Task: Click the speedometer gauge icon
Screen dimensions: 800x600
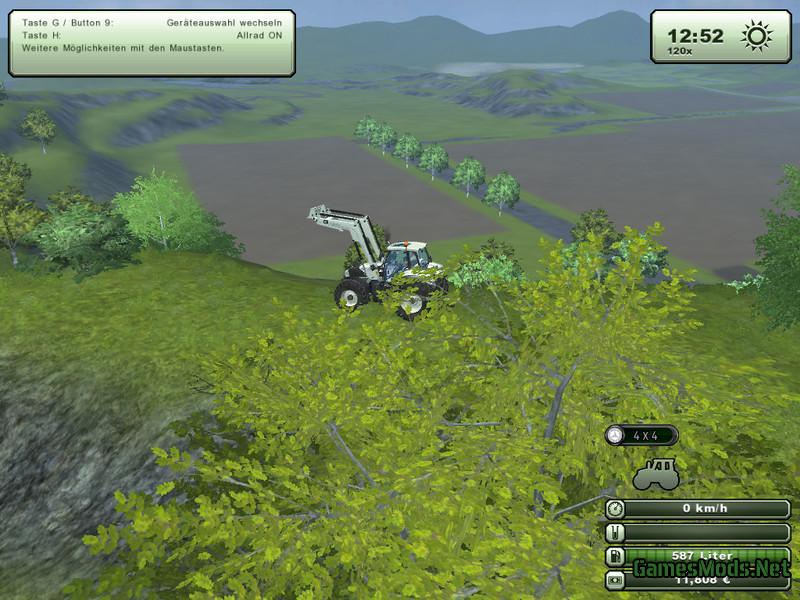Action: [x=616, y=508]
